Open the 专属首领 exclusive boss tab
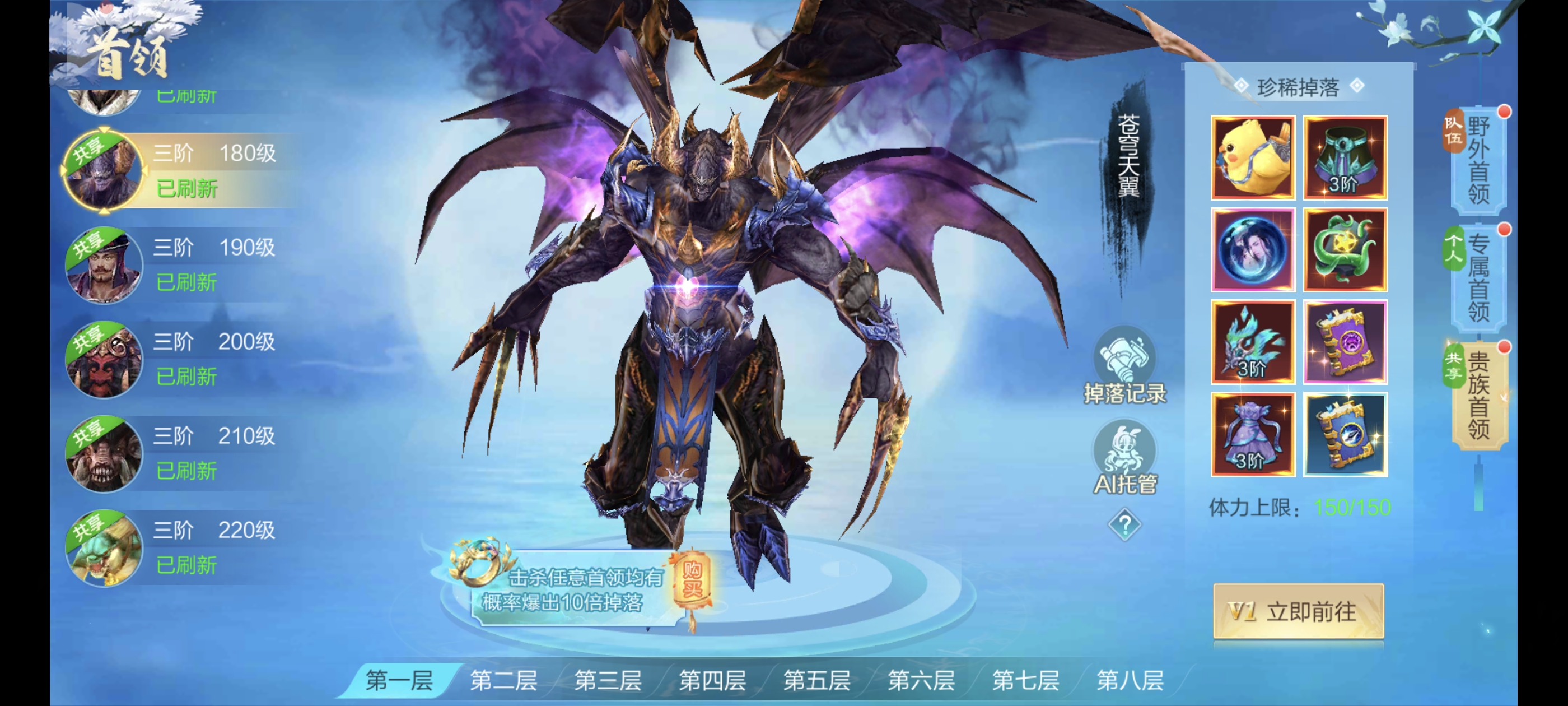This screenshot has width=1568, height=706. point(1478,278)
